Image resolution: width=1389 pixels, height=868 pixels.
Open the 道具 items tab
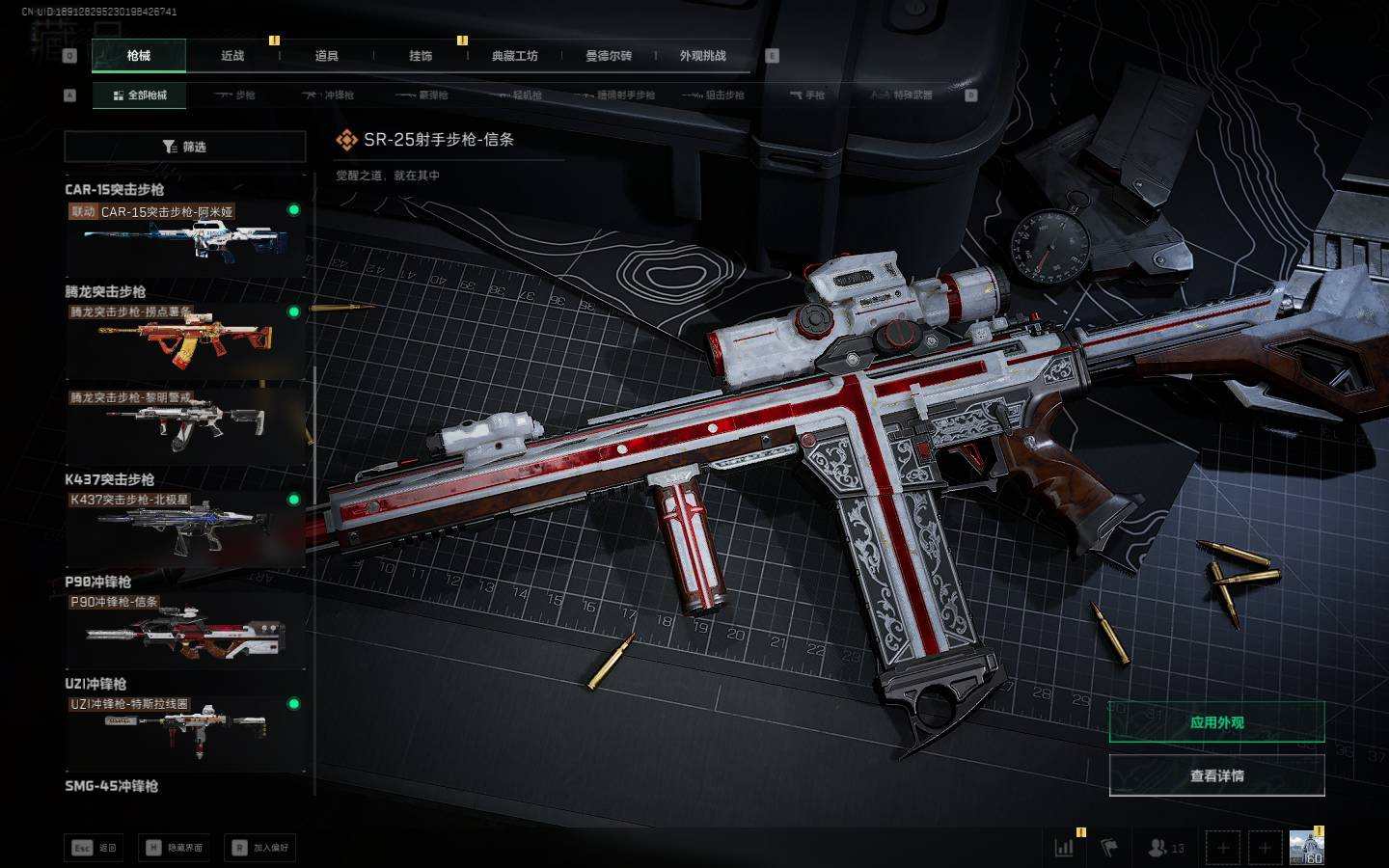(327, 56)
